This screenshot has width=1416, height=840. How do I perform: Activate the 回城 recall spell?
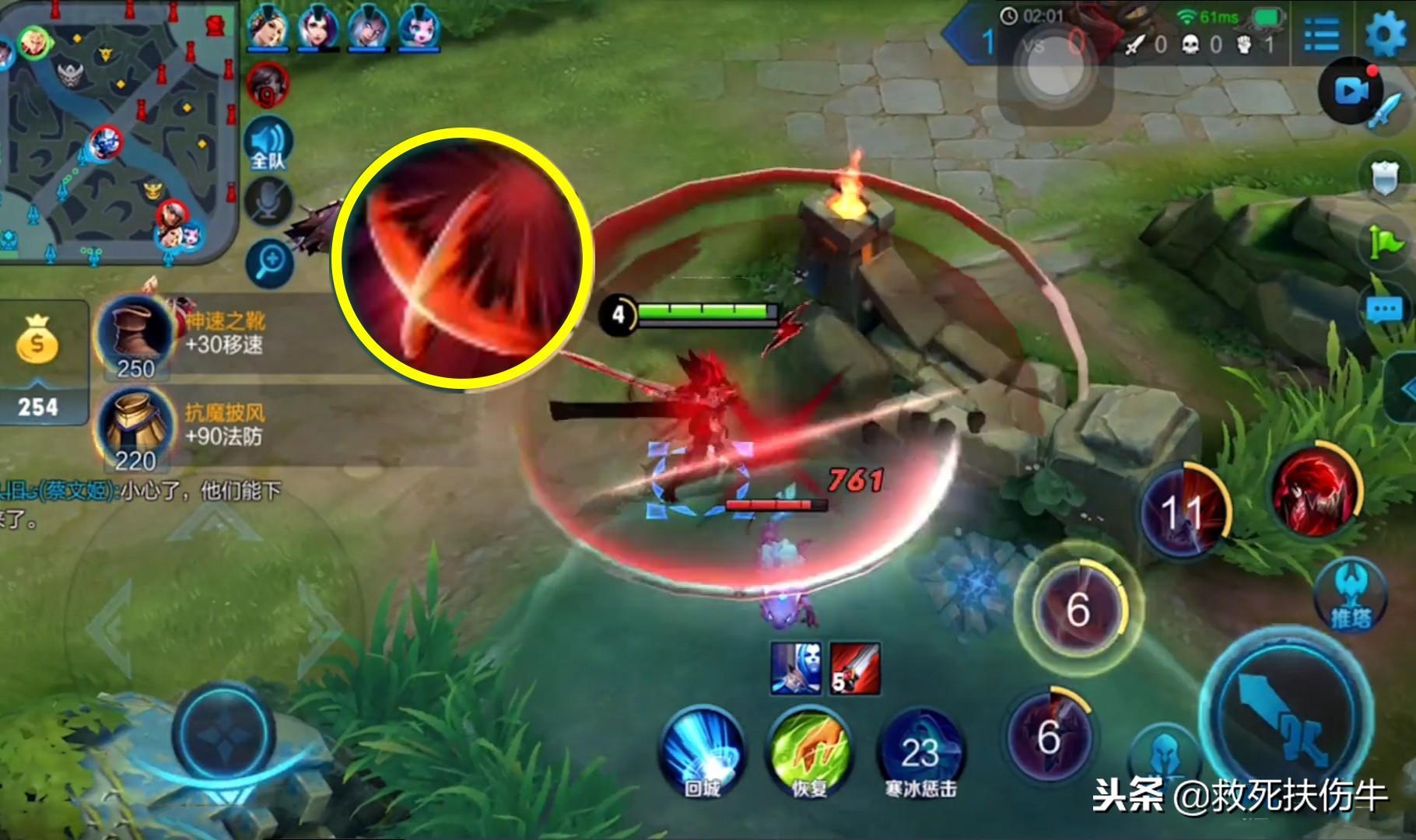(x=703, y=750)
